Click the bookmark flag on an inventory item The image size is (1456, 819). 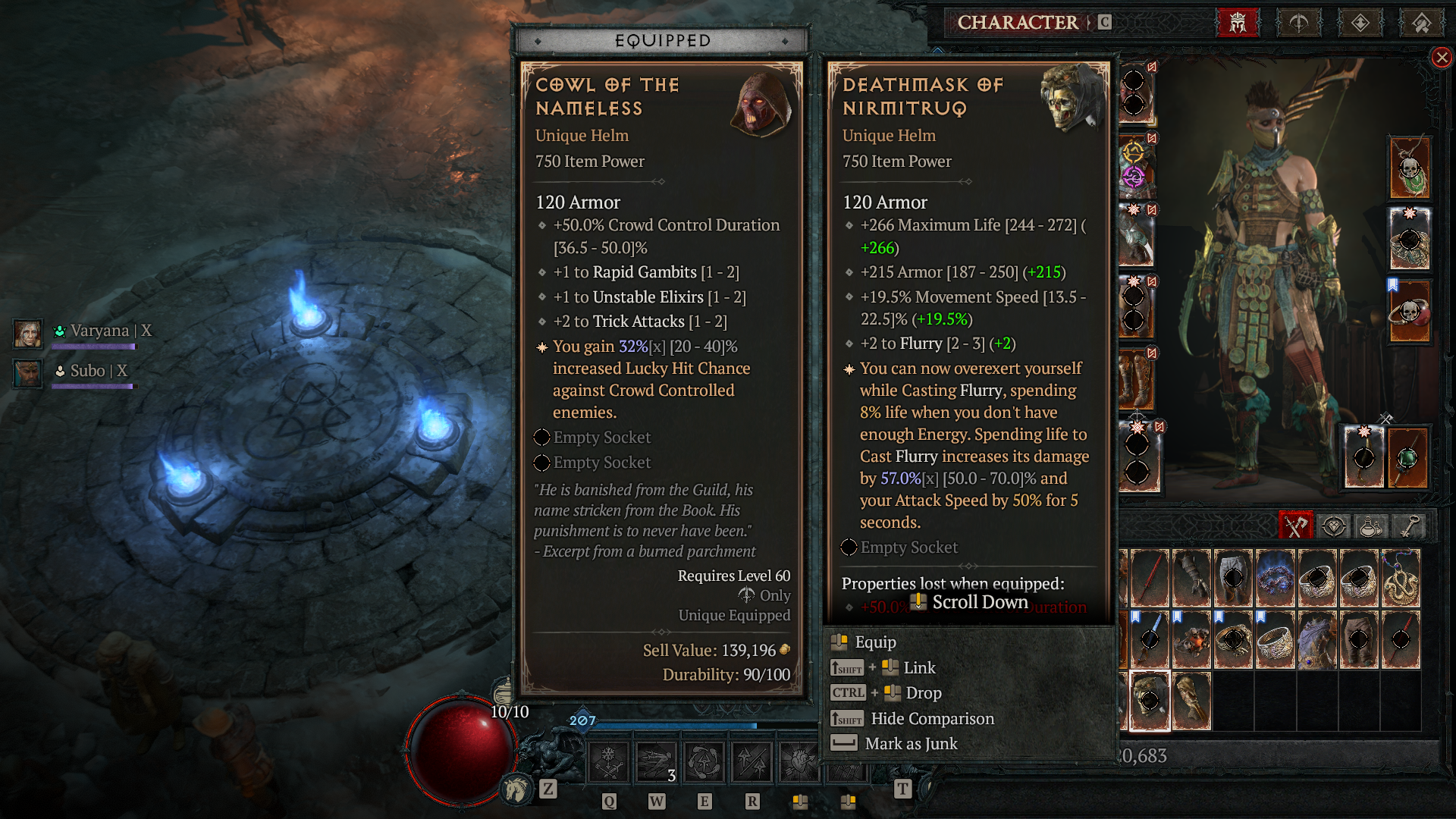tap(1135, 617)
